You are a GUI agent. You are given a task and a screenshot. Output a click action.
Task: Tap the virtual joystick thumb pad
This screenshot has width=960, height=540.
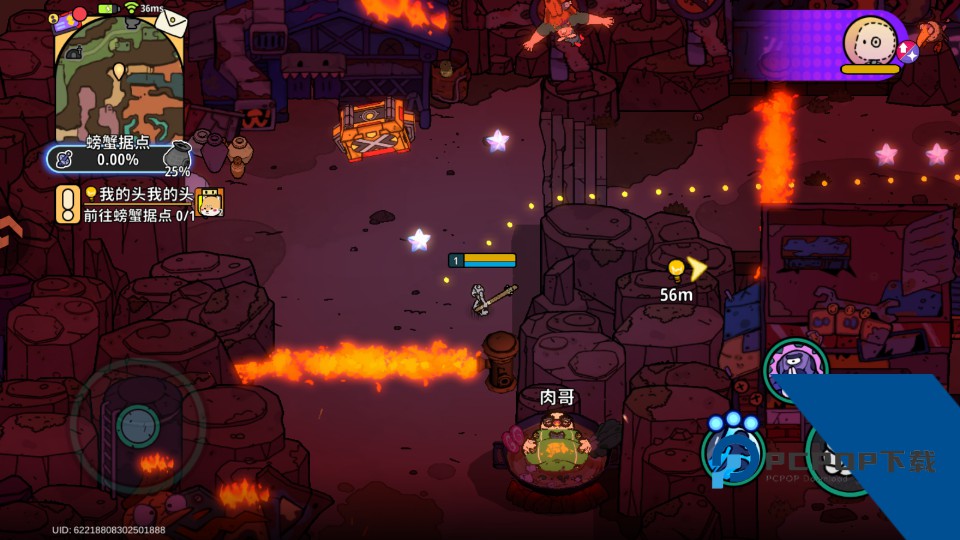coord(137,426)
